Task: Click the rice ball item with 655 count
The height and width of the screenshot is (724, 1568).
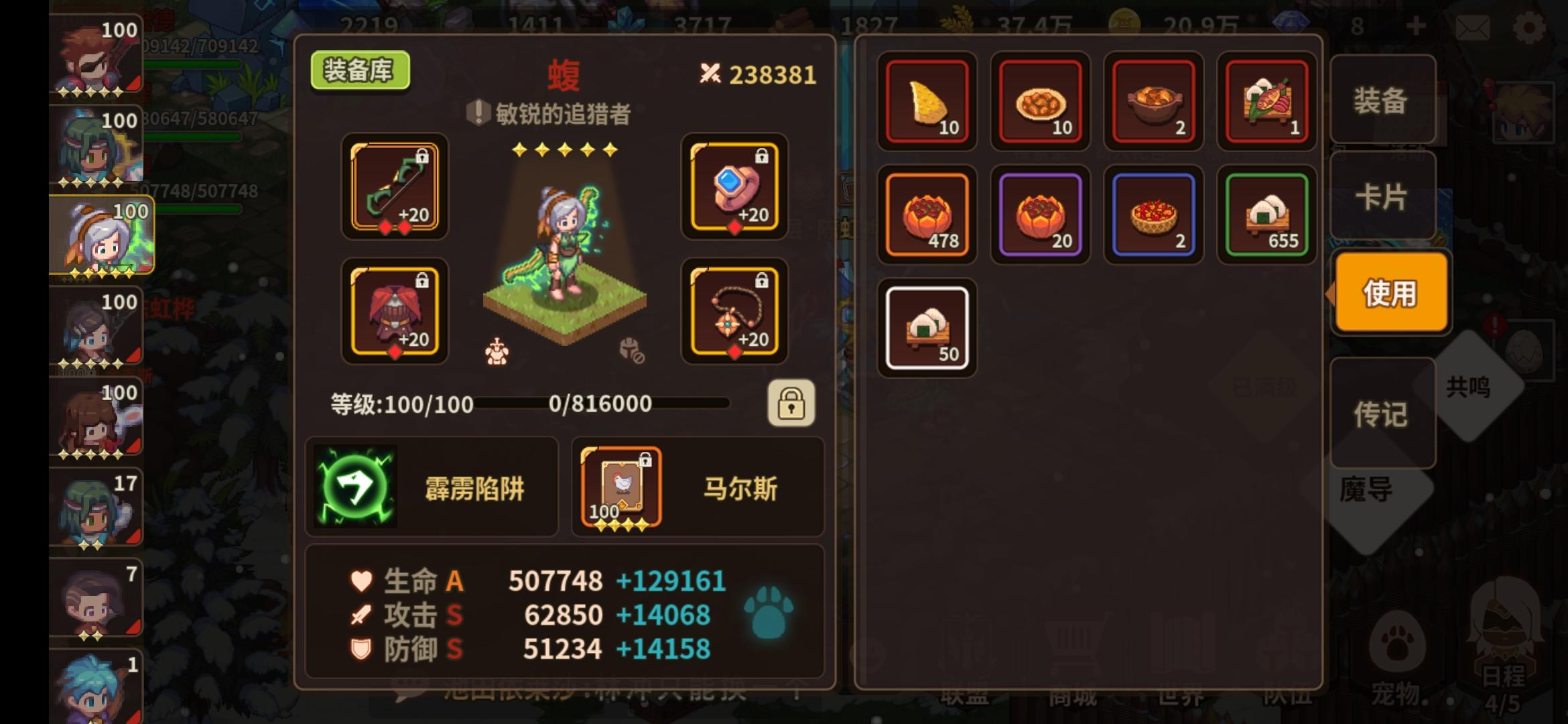Action: [1265, 215]
